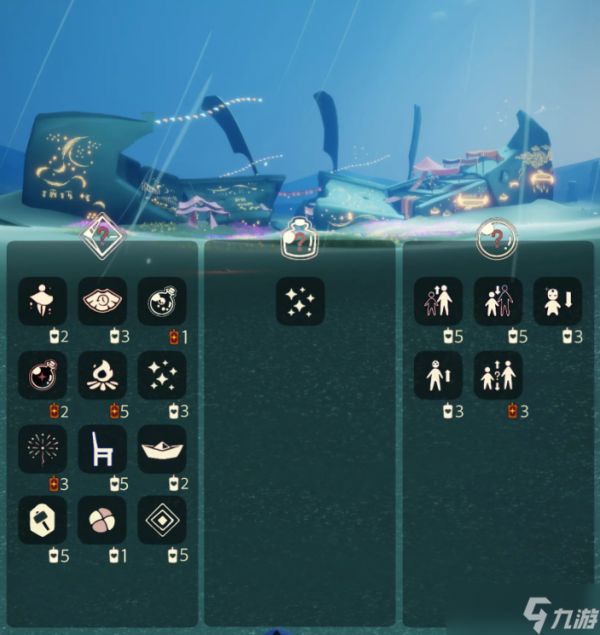Choose the grow-taller-than-friend spell icon
Viewport: 600px width, 635px height.
pos(438,301)
